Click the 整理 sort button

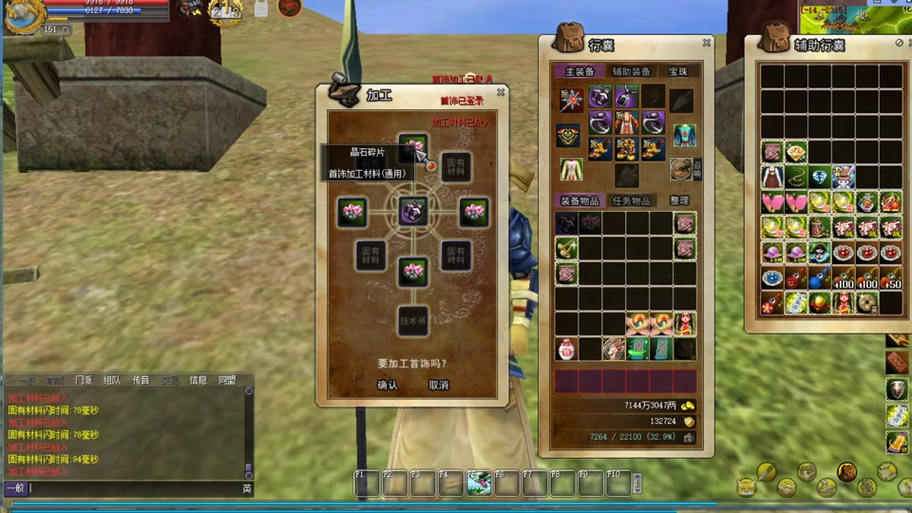tap(680, 201)
